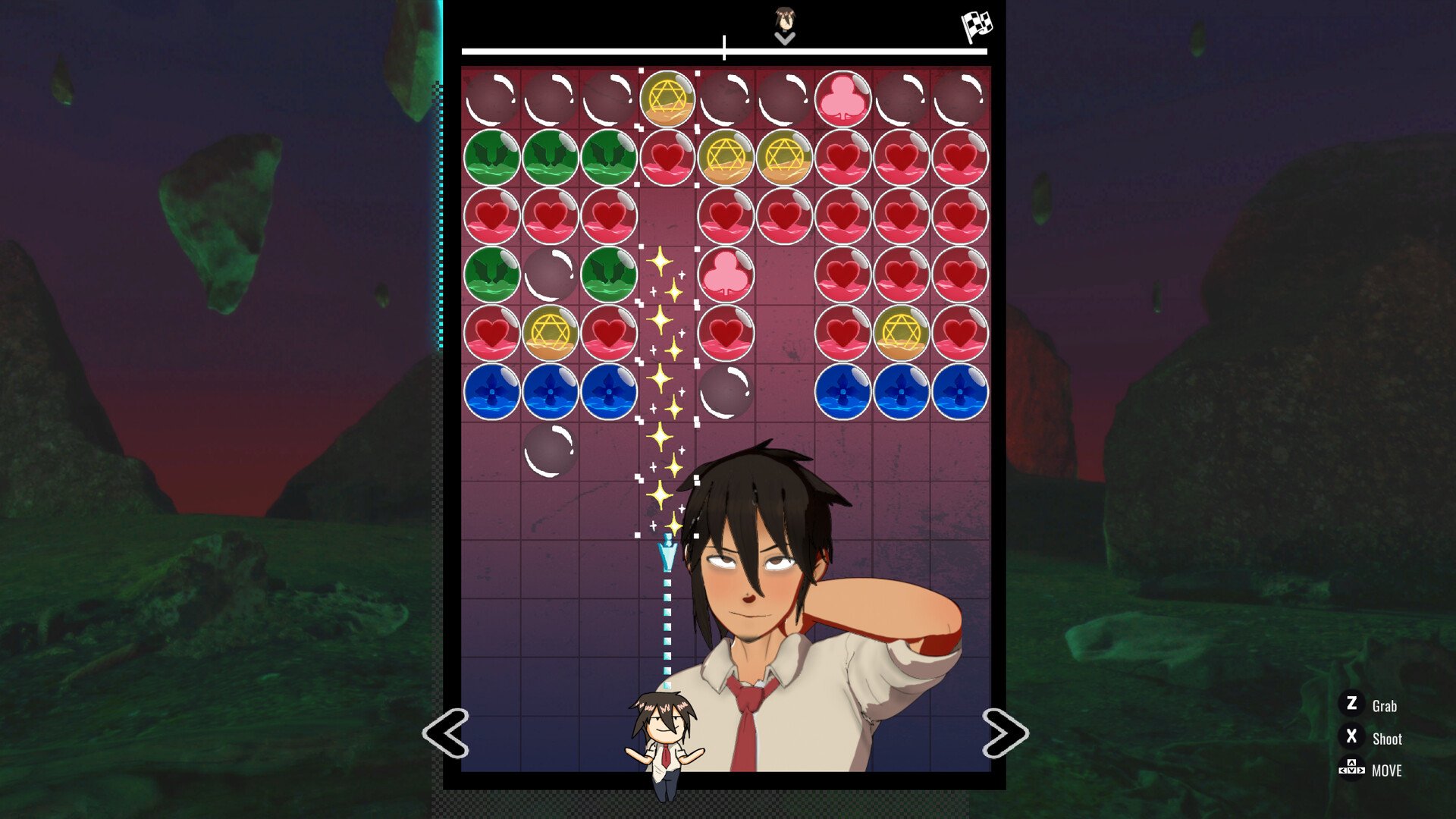The image size is (1456, 819).
Task: Click the right arrow button
Action: (1005, 733)
